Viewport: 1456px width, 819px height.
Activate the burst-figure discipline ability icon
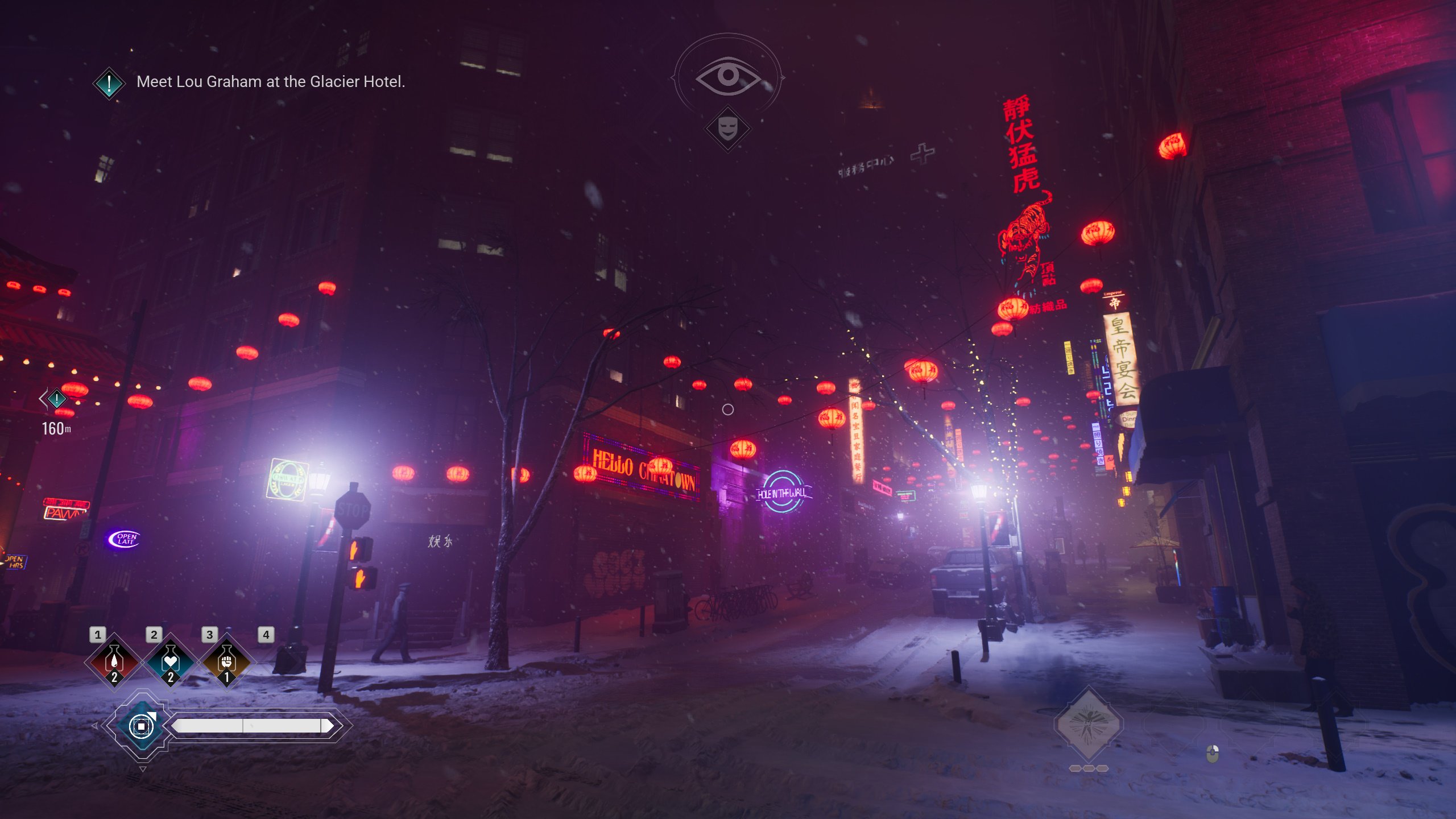pyautogui.click(x=1088, y=724)
